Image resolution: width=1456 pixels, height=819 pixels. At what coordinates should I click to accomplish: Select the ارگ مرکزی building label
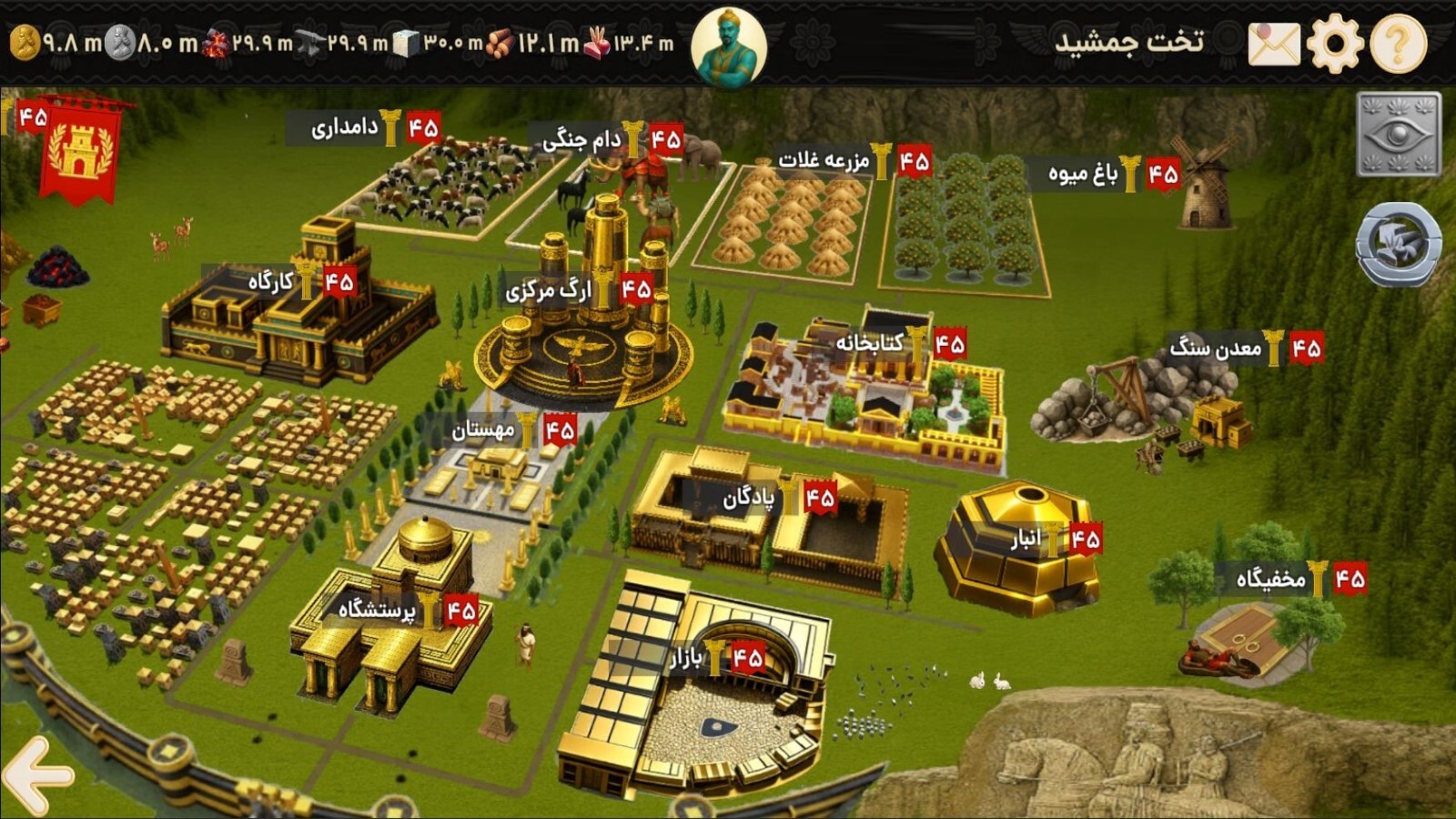549,290
